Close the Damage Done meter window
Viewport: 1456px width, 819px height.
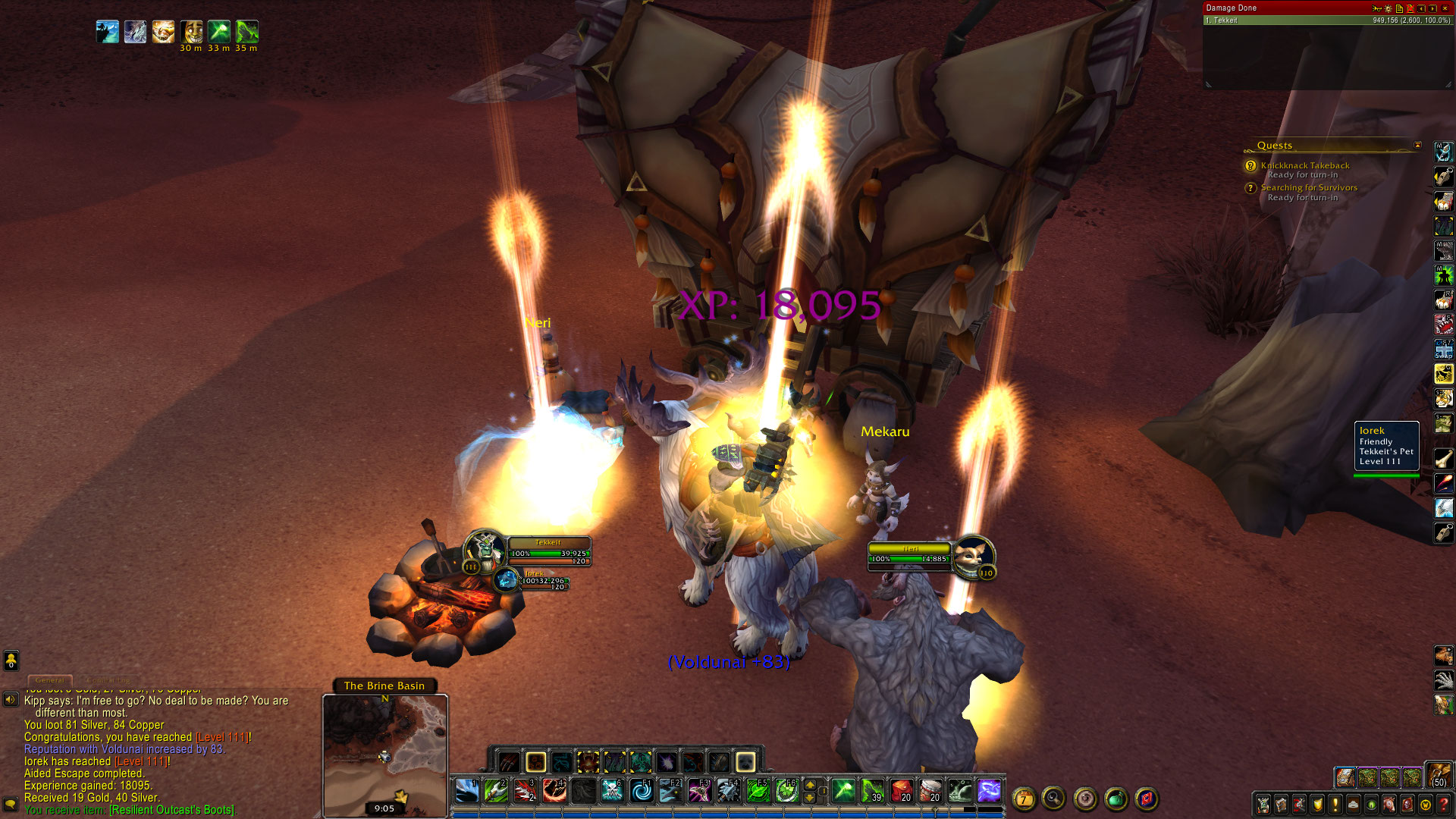[x=1445, y=8]
